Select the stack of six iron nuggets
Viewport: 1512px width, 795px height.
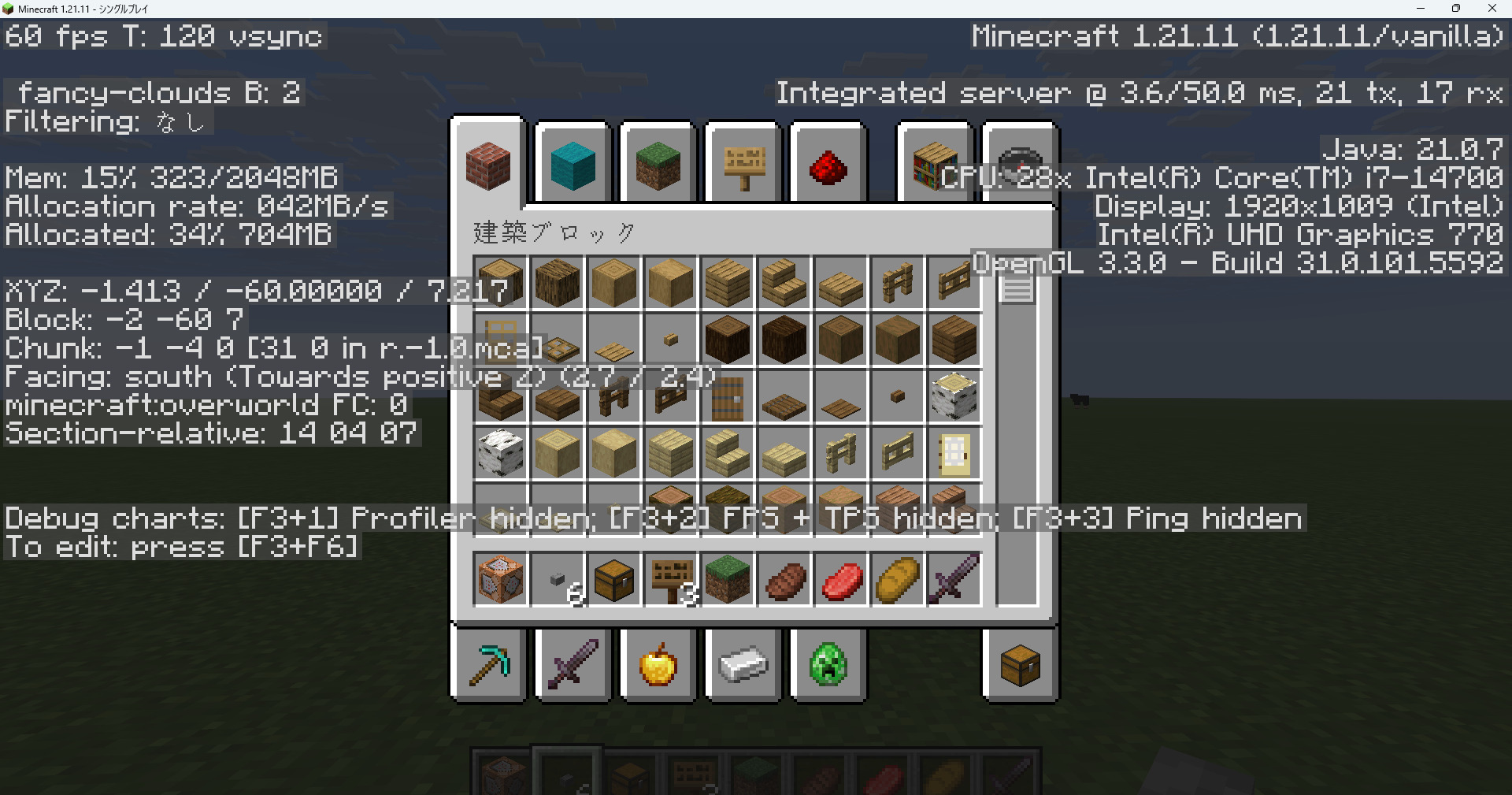pyautogui.click(x=557, y=579)
